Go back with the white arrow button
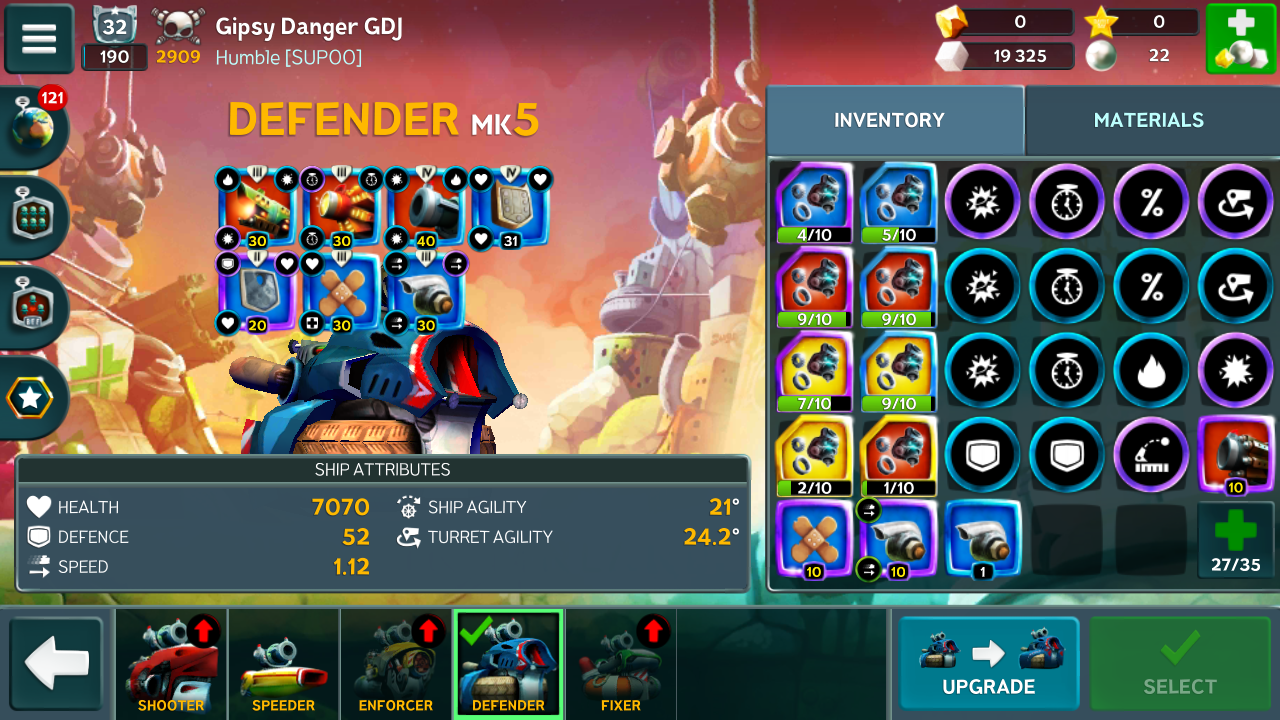The image size is (1280, 720). click(x=56, y=664)
